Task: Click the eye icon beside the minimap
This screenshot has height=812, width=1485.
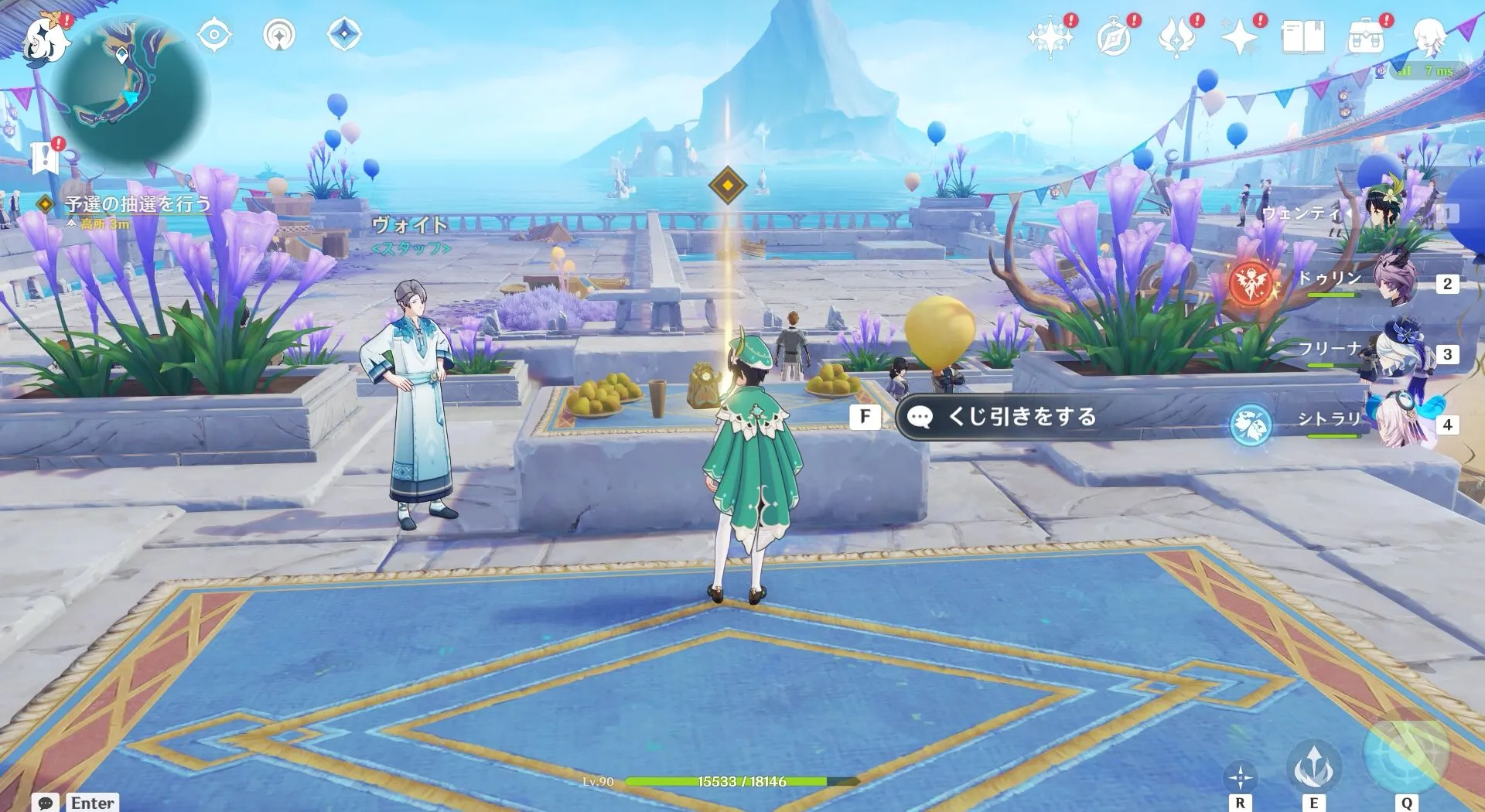Action: (214, 34)
